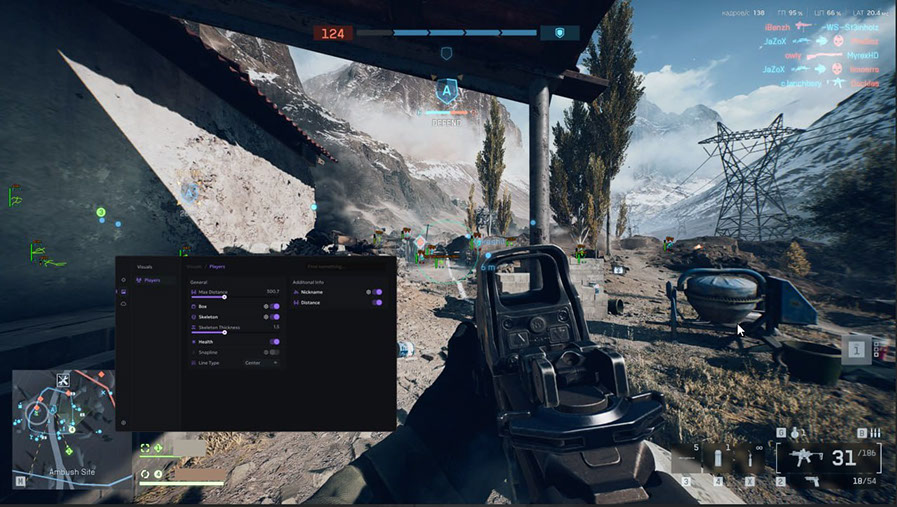The height and width of the screenshot is (507, 897).
Task: Enable the Snapline toggle
Action: click(x=274, y=352)
